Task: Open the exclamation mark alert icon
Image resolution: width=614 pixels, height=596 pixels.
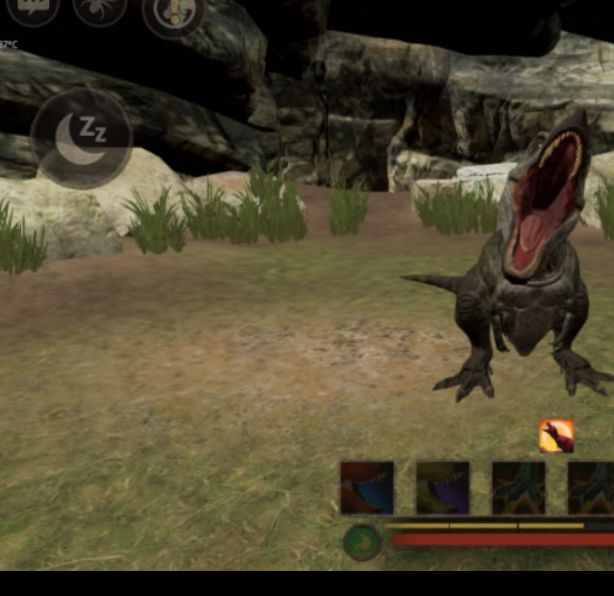Action: point(173,14)
